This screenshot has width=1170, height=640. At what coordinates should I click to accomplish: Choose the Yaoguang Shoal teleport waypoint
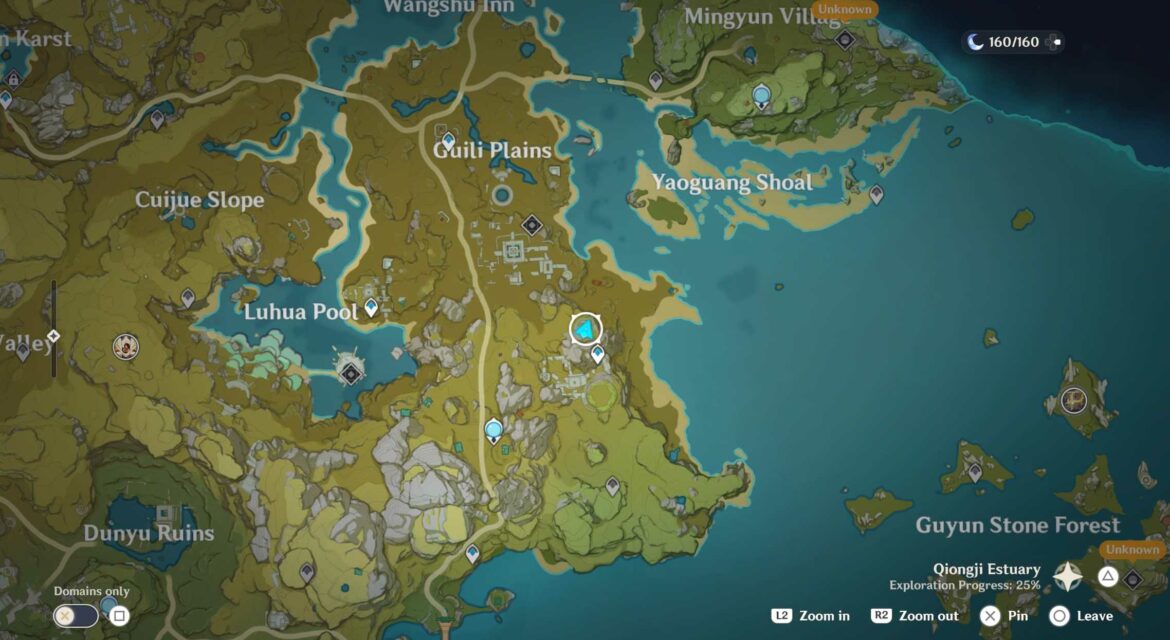(876, 194)
